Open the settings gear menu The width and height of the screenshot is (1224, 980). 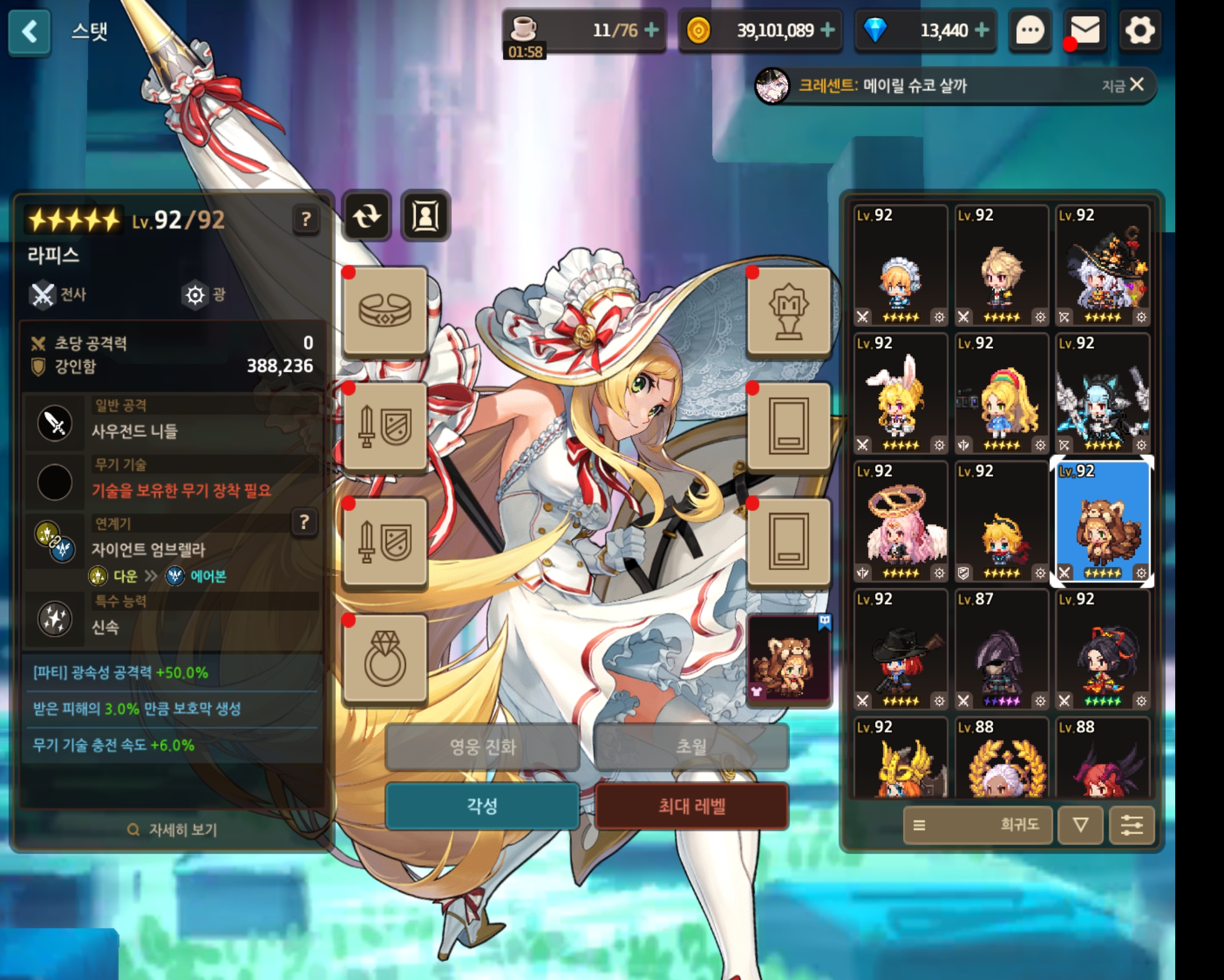coord(1139,30)
